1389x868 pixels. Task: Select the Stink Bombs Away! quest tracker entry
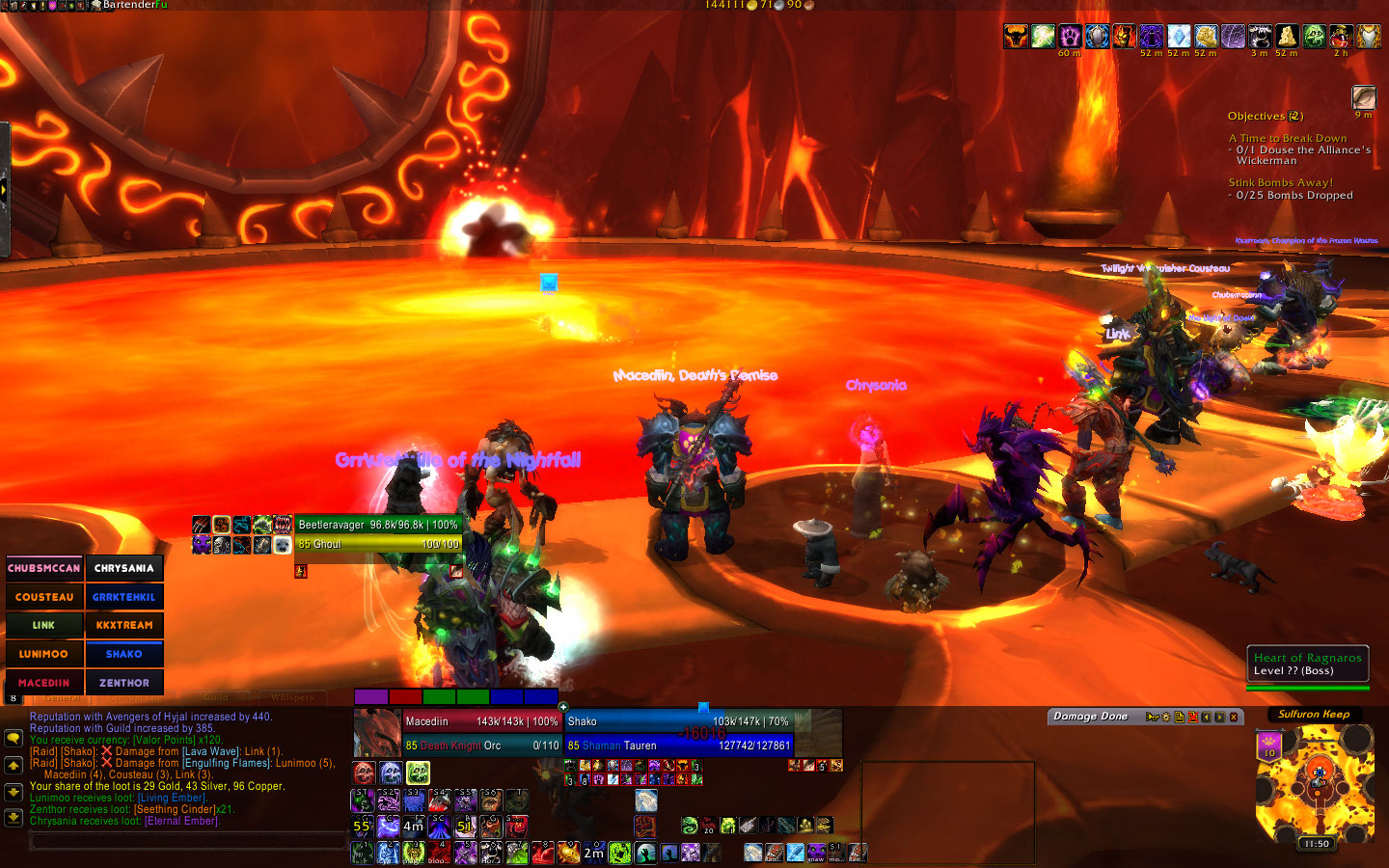point(1280,182)
